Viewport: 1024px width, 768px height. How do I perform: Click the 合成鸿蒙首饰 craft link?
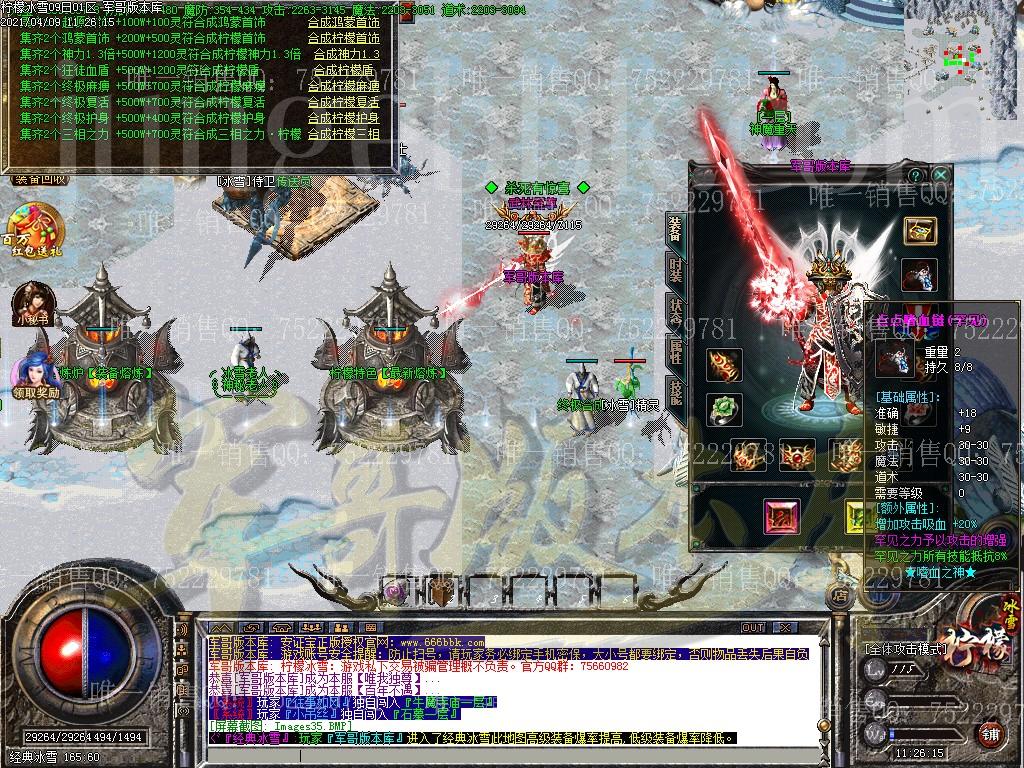343,22
